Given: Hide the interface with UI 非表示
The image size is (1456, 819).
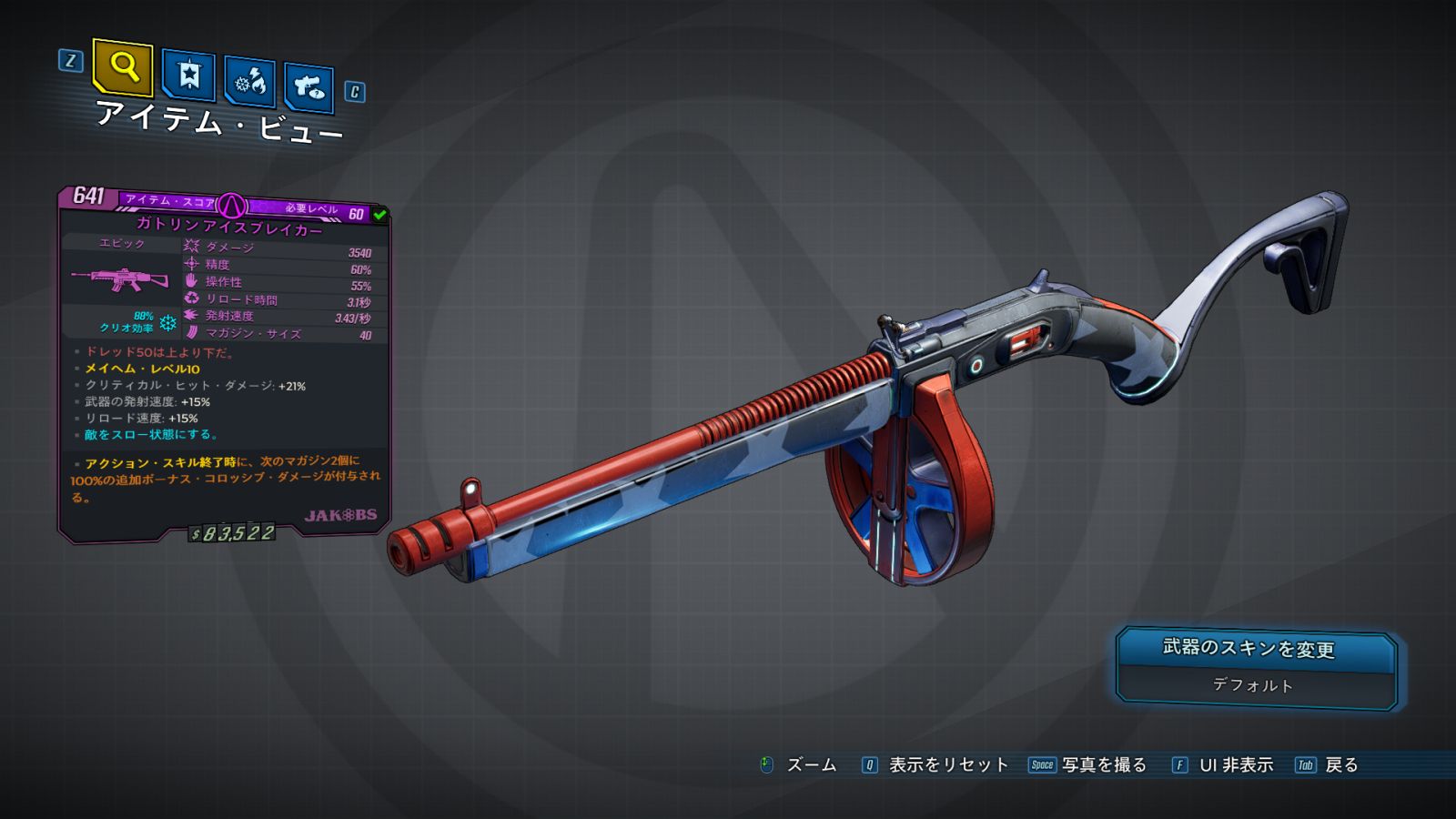Looking at the screenshot, I should [x=1235, y=765].
